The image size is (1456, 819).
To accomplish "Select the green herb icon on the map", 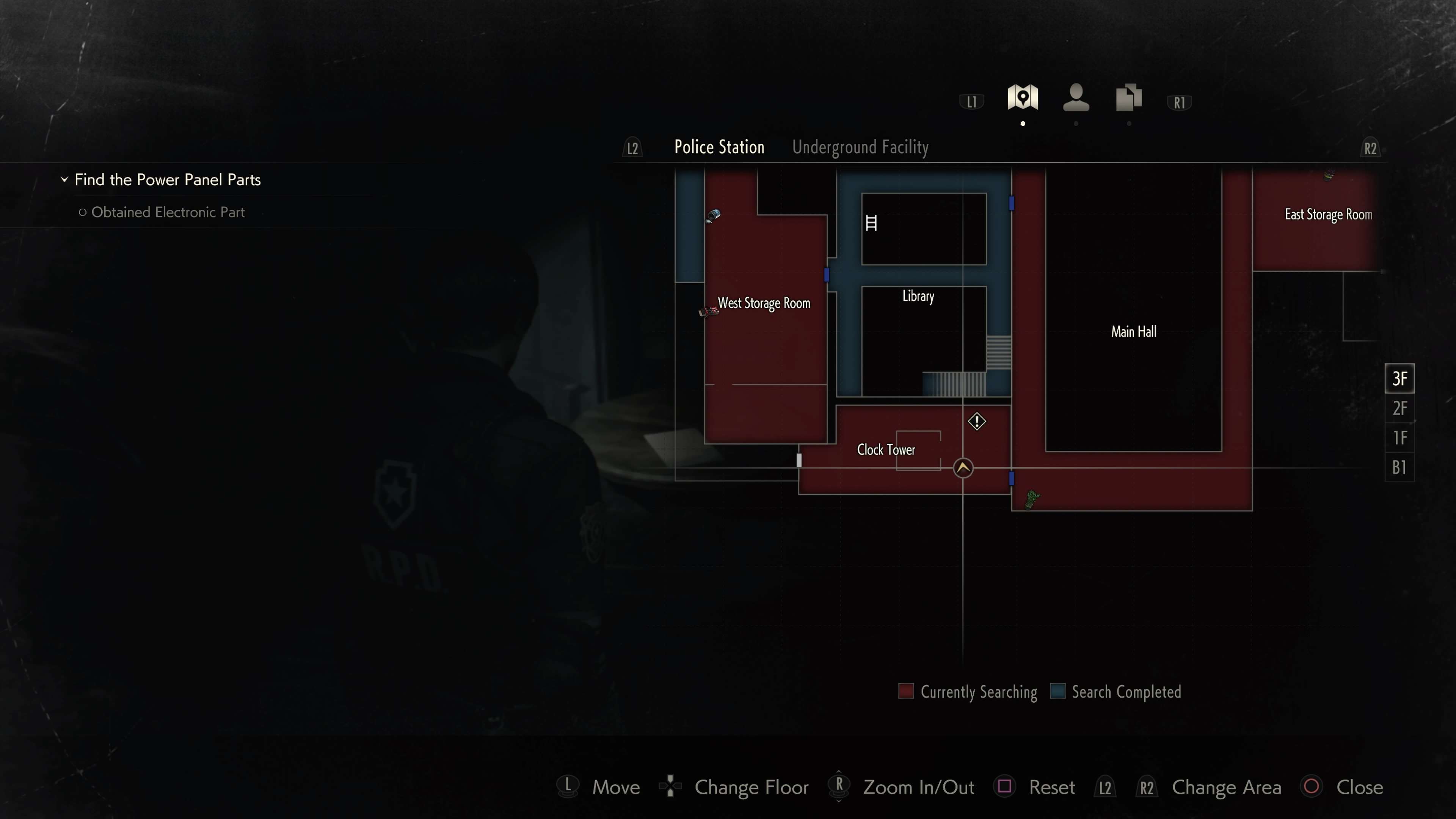I will [1032, 499].
